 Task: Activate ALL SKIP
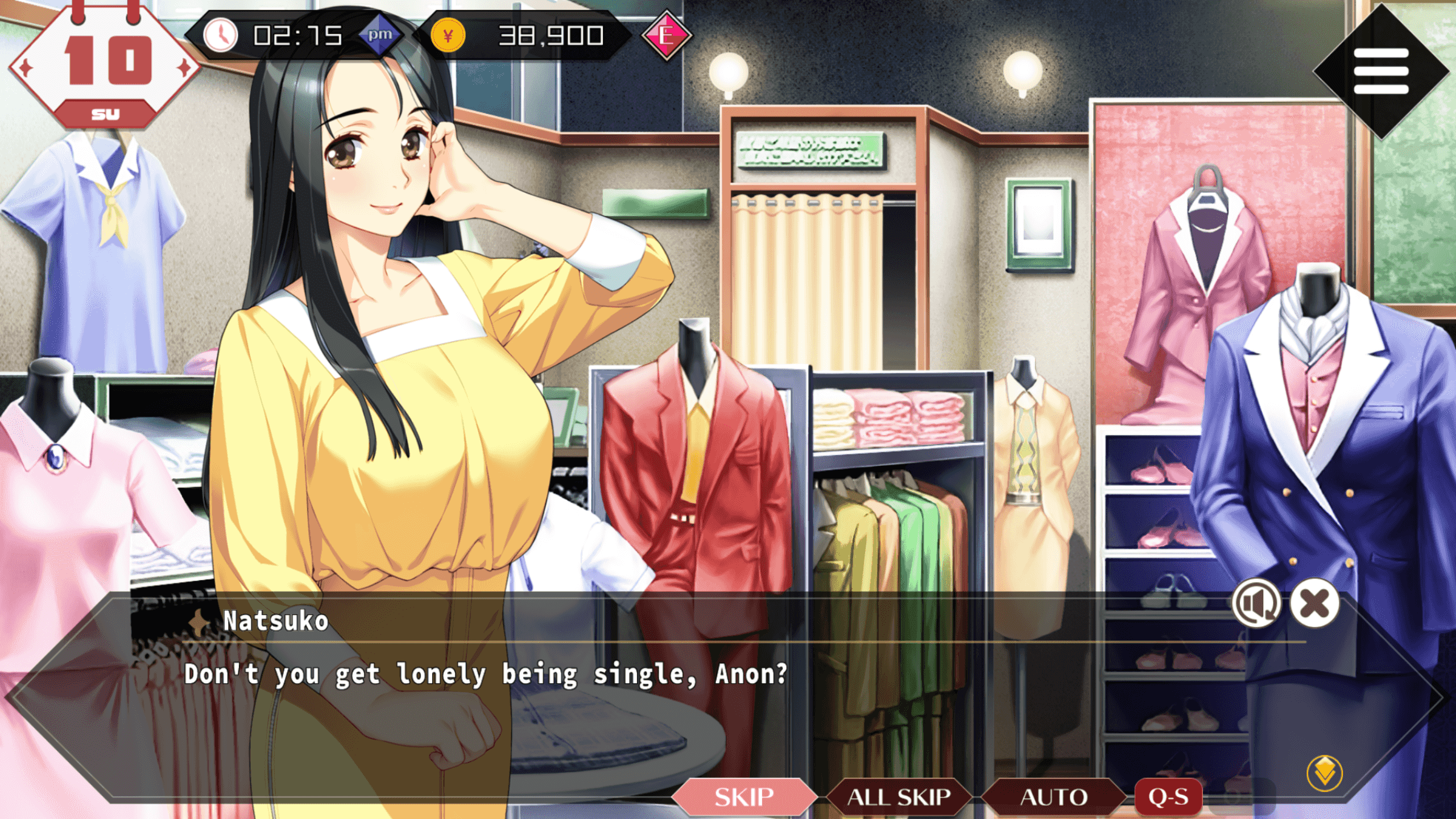click(x=899, y=797)
